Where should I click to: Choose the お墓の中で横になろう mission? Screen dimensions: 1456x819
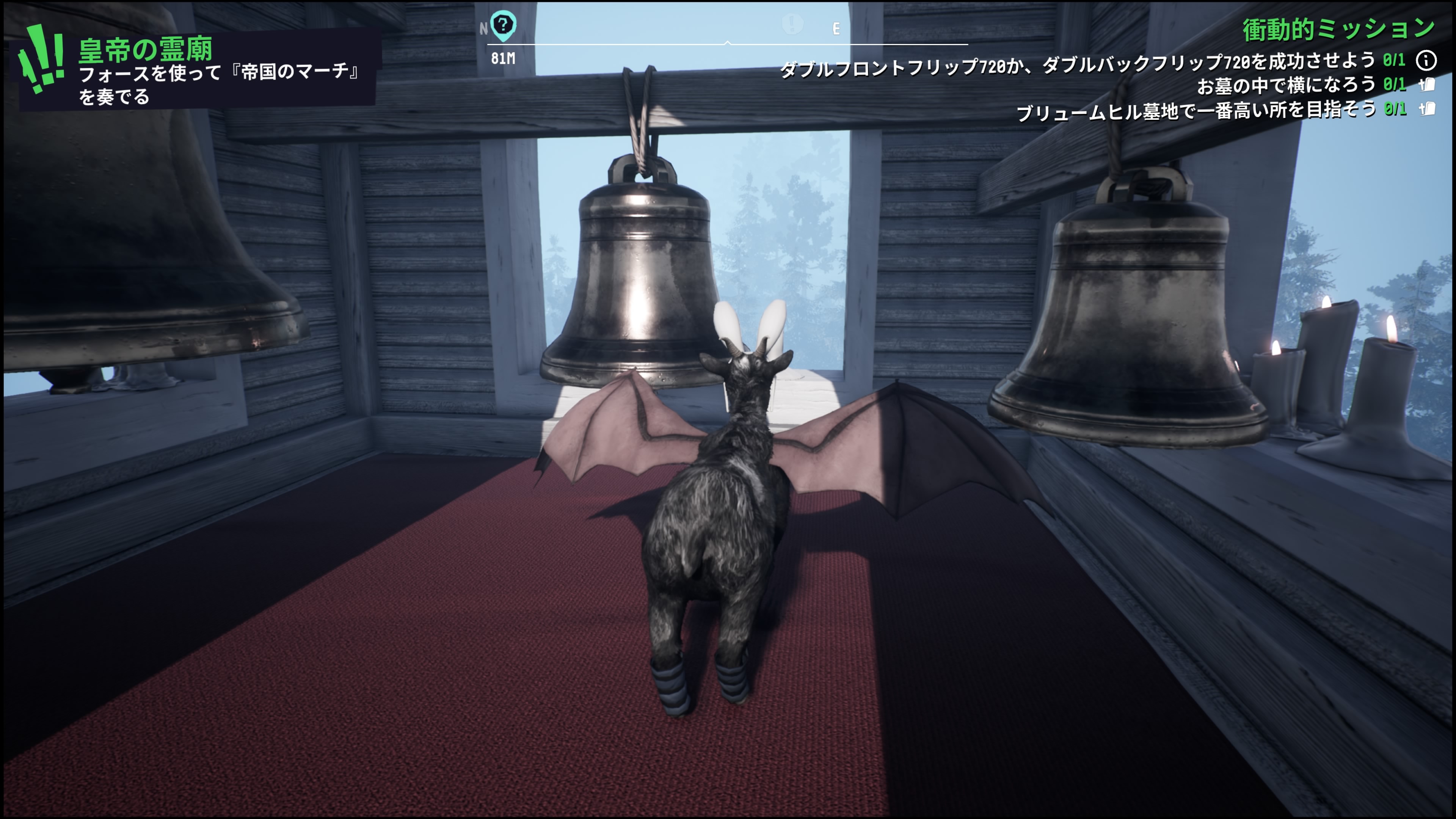[x=1285, y=85]
